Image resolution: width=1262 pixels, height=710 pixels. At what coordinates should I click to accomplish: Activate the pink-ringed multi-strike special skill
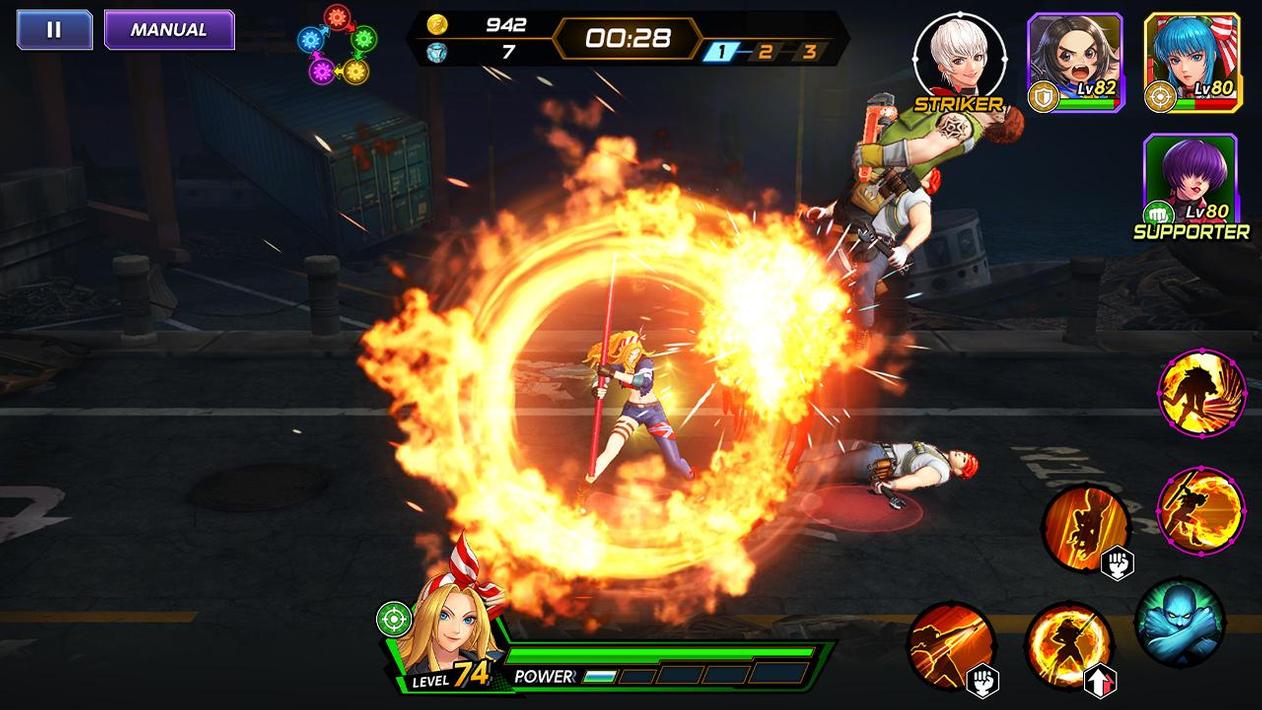[x=1201, y=393]
